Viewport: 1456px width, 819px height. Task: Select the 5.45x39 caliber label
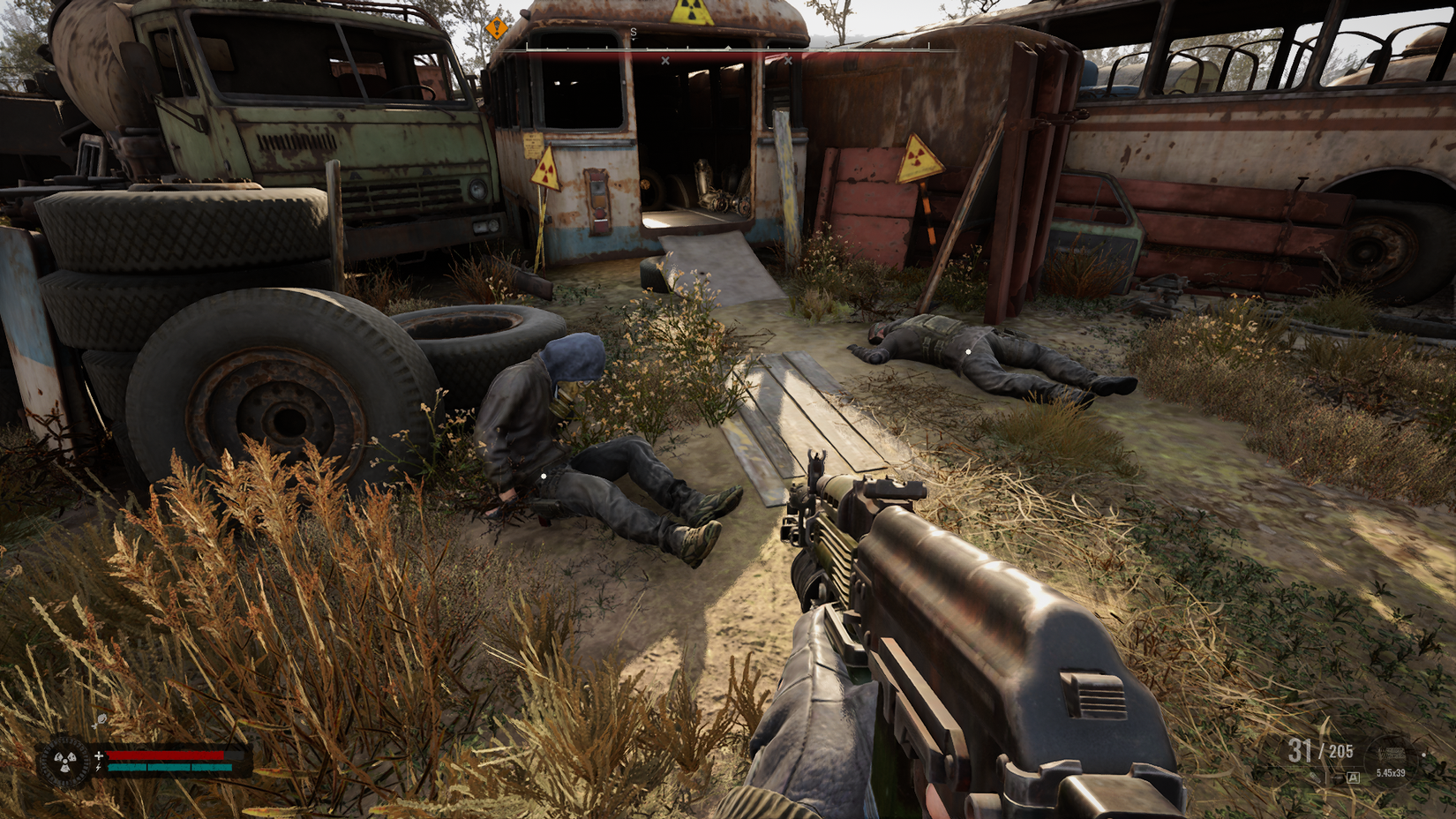pos(1392,773)
